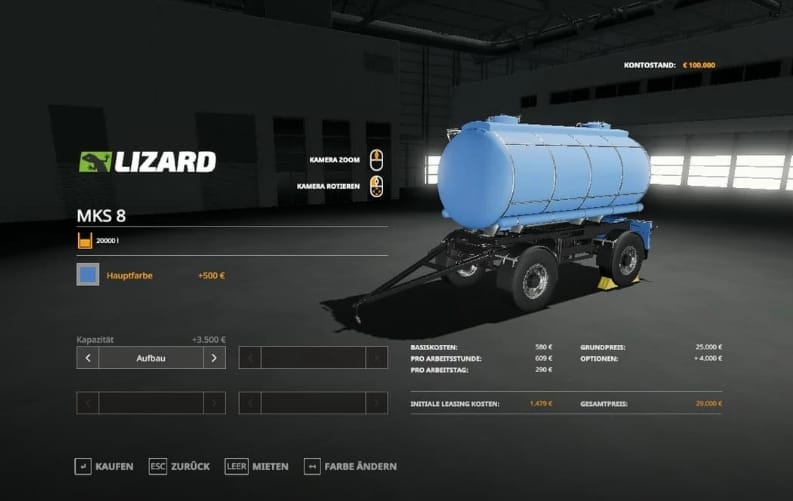The image size is (793, 501).
Task: Go back with the Zurück button
Action: coord(182,466)
